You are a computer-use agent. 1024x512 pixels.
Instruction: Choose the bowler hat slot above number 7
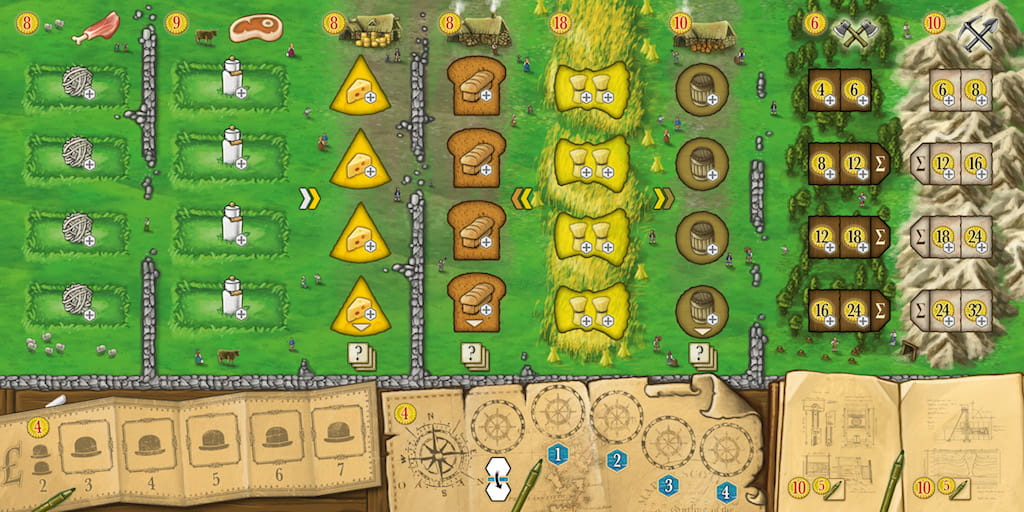point(340,432)
